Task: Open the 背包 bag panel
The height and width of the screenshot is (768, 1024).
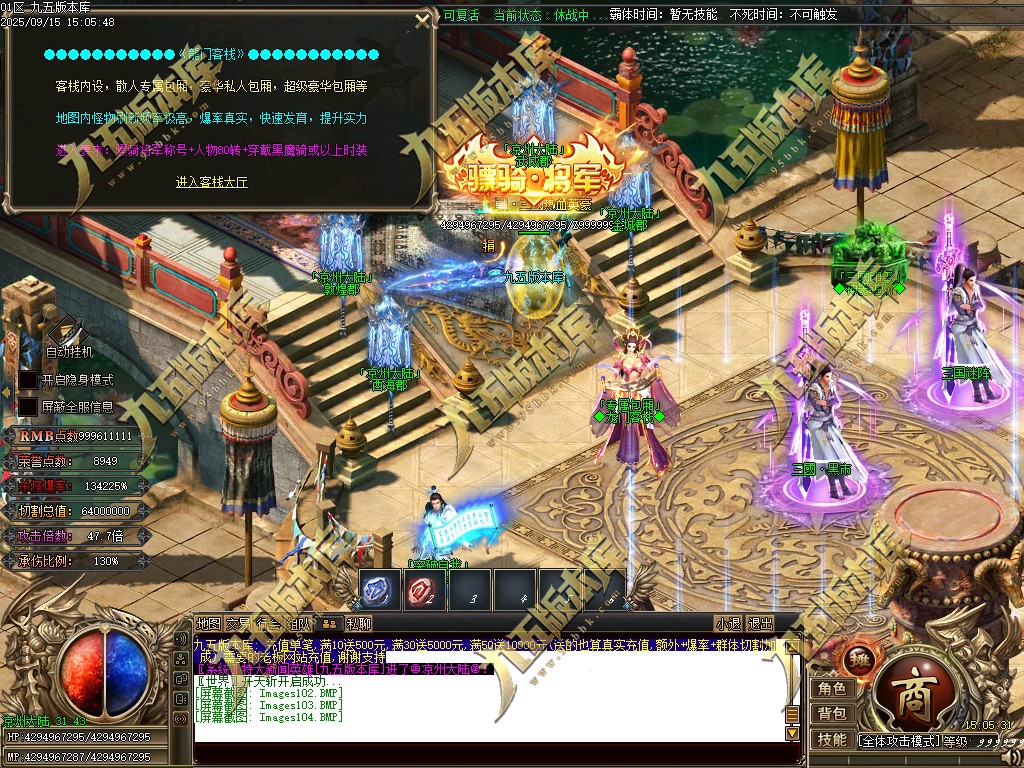Action: coord(831,713)
